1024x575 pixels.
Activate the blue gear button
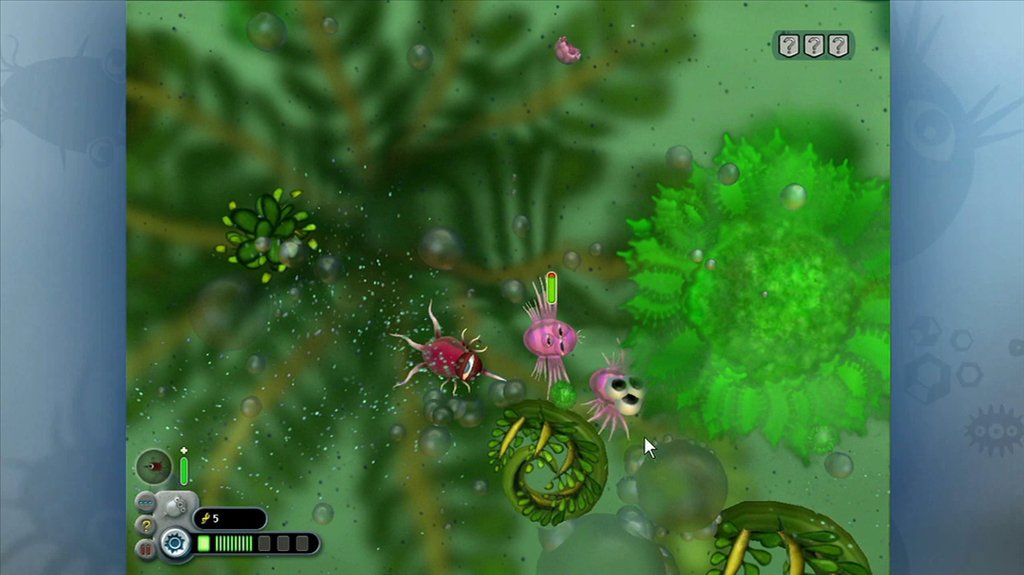tap(176, 543)
